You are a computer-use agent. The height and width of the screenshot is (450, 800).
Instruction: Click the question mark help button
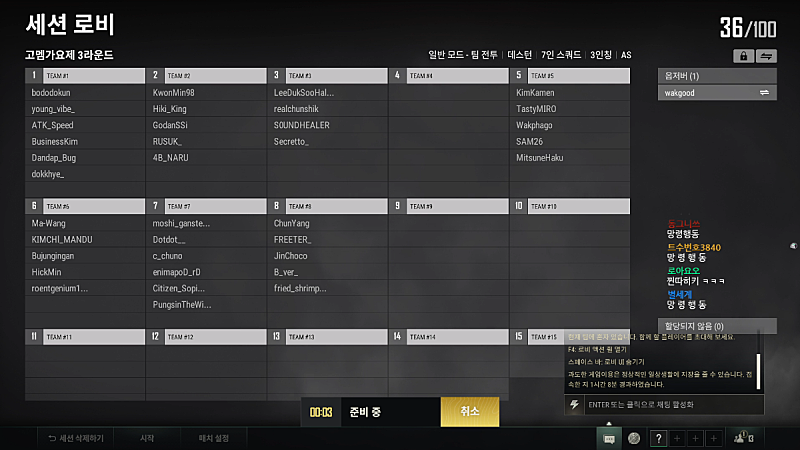coord(658,438)
